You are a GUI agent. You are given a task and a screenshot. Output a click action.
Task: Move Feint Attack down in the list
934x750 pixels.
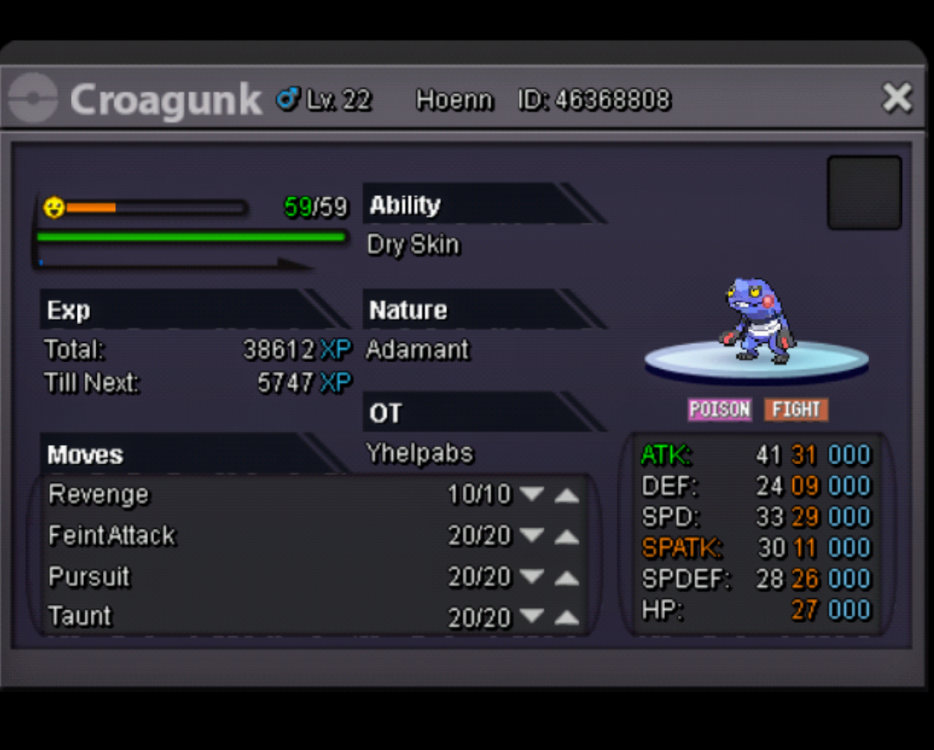pyautogui.click(x=532, y=536)
